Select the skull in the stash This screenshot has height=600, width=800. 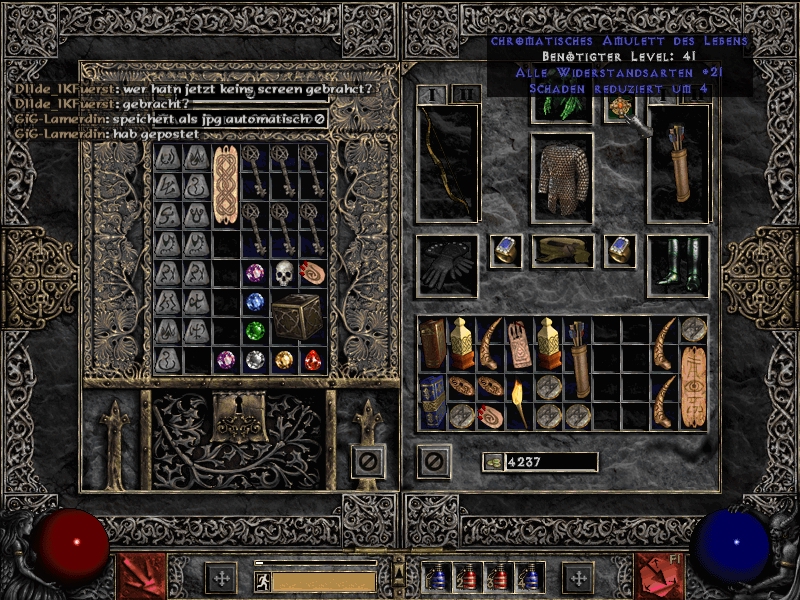click(285, 273)
